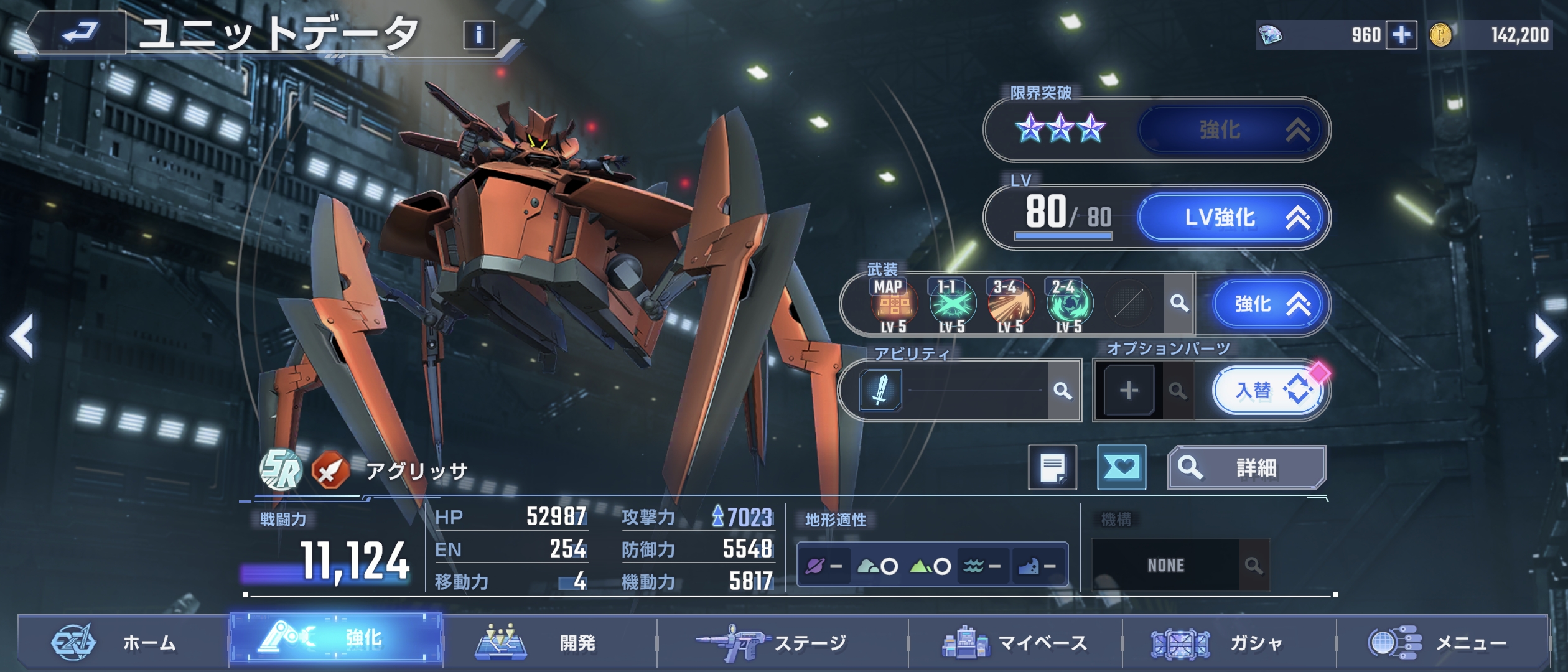Switch to the previous unit with left arrow
Image resolution: width=1568 pixels, height=672 pixels.
22,337
